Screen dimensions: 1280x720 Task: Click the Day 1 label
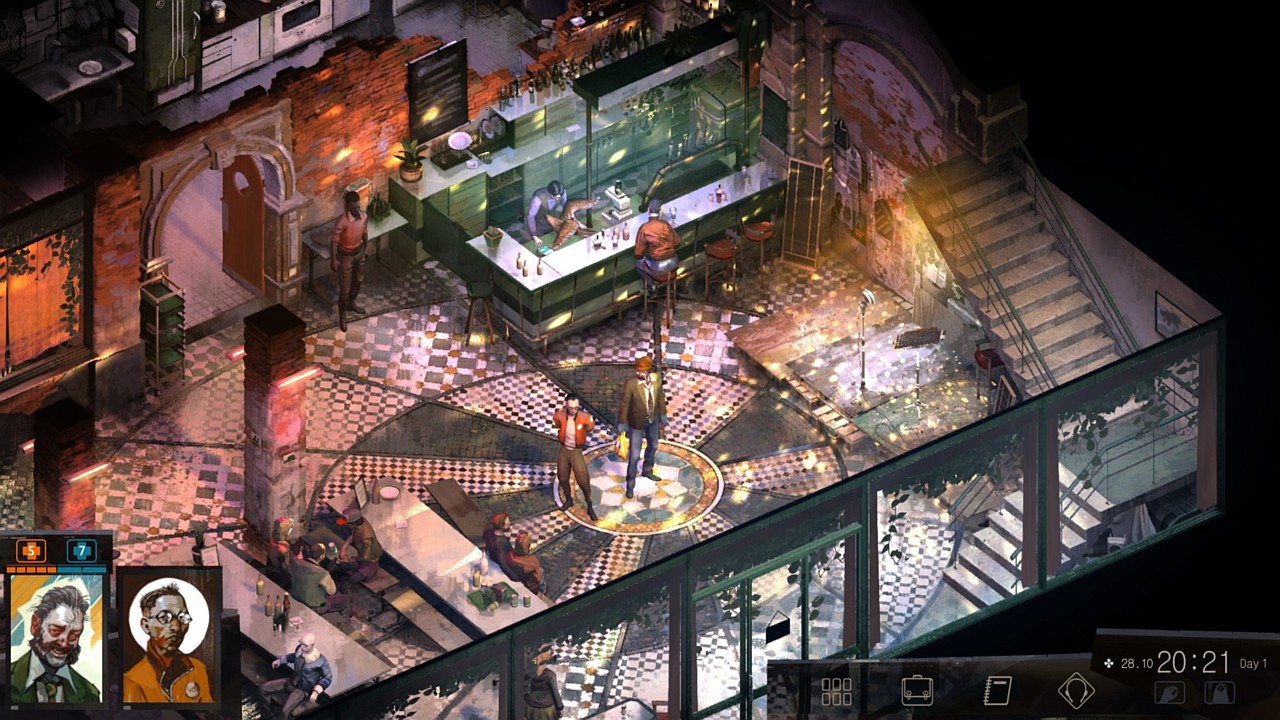coord(1253,663)
